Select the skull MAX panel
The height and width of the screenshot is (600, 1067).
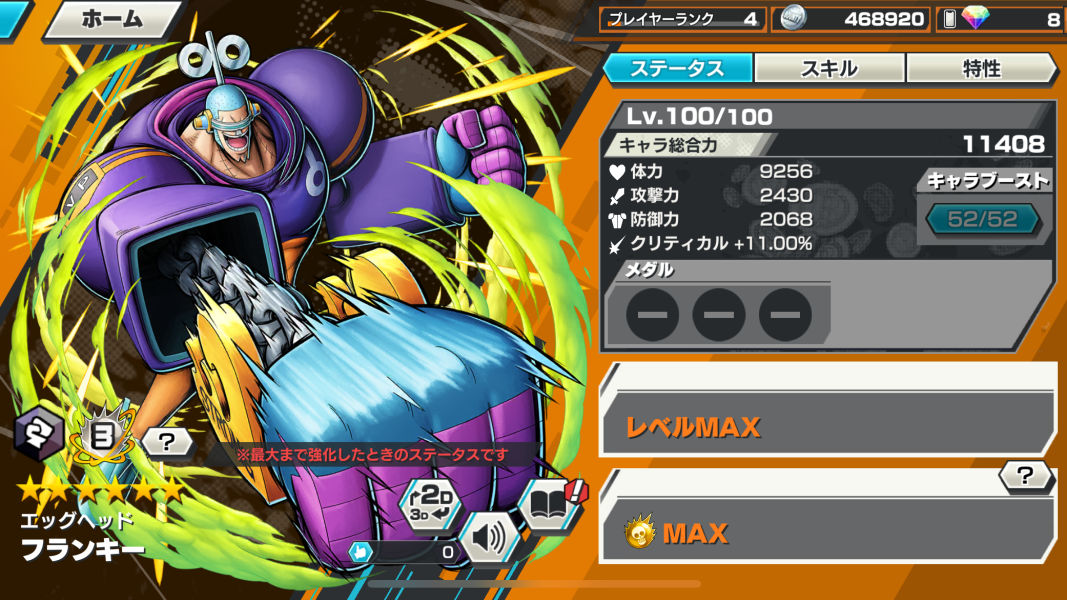click(827, 533)
